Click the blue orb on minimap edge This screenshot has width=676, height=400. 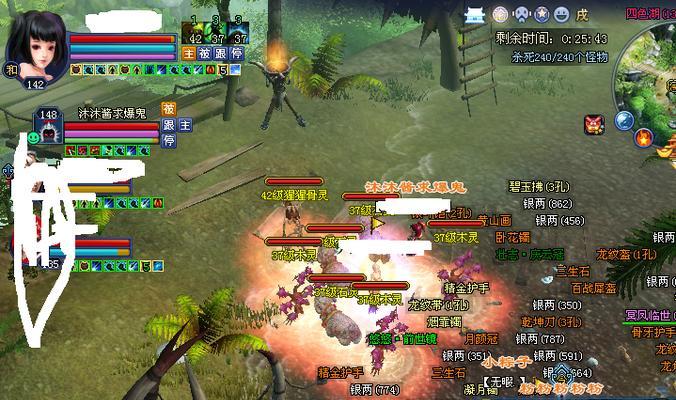click(623, 121)
